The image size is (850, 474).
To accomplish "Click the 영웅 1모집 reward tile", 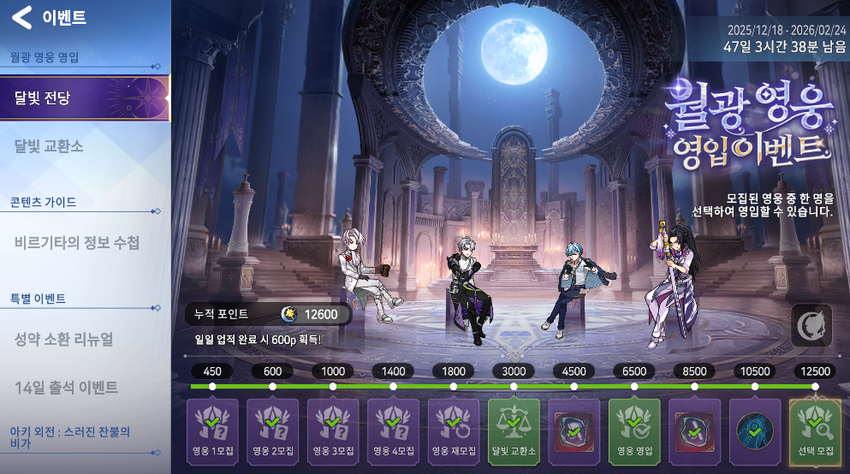I will (x=212, y=430).
